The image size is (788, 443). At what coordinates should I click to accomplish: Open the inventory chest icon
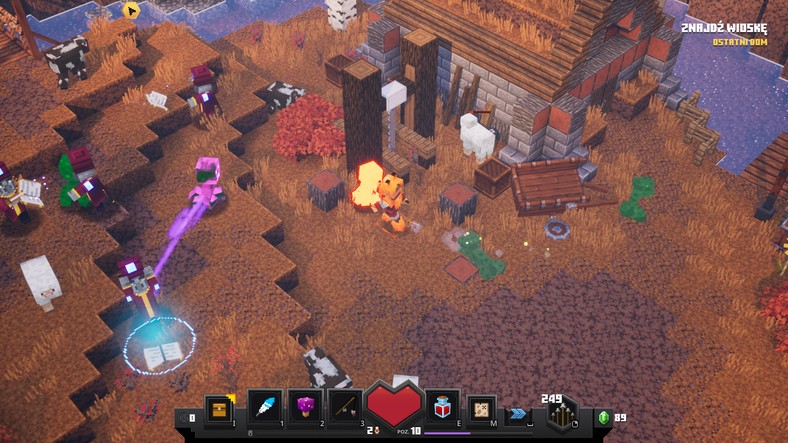click(x=219, y=408)
